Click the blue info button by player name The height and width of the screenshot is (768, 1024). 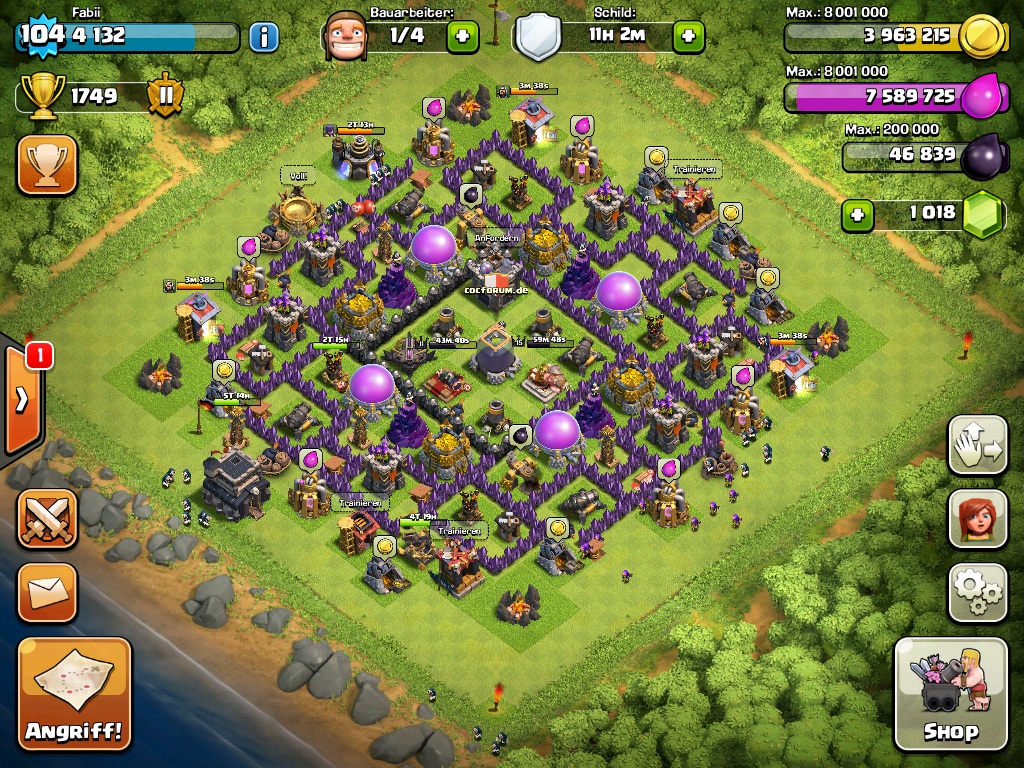(263, 38)
